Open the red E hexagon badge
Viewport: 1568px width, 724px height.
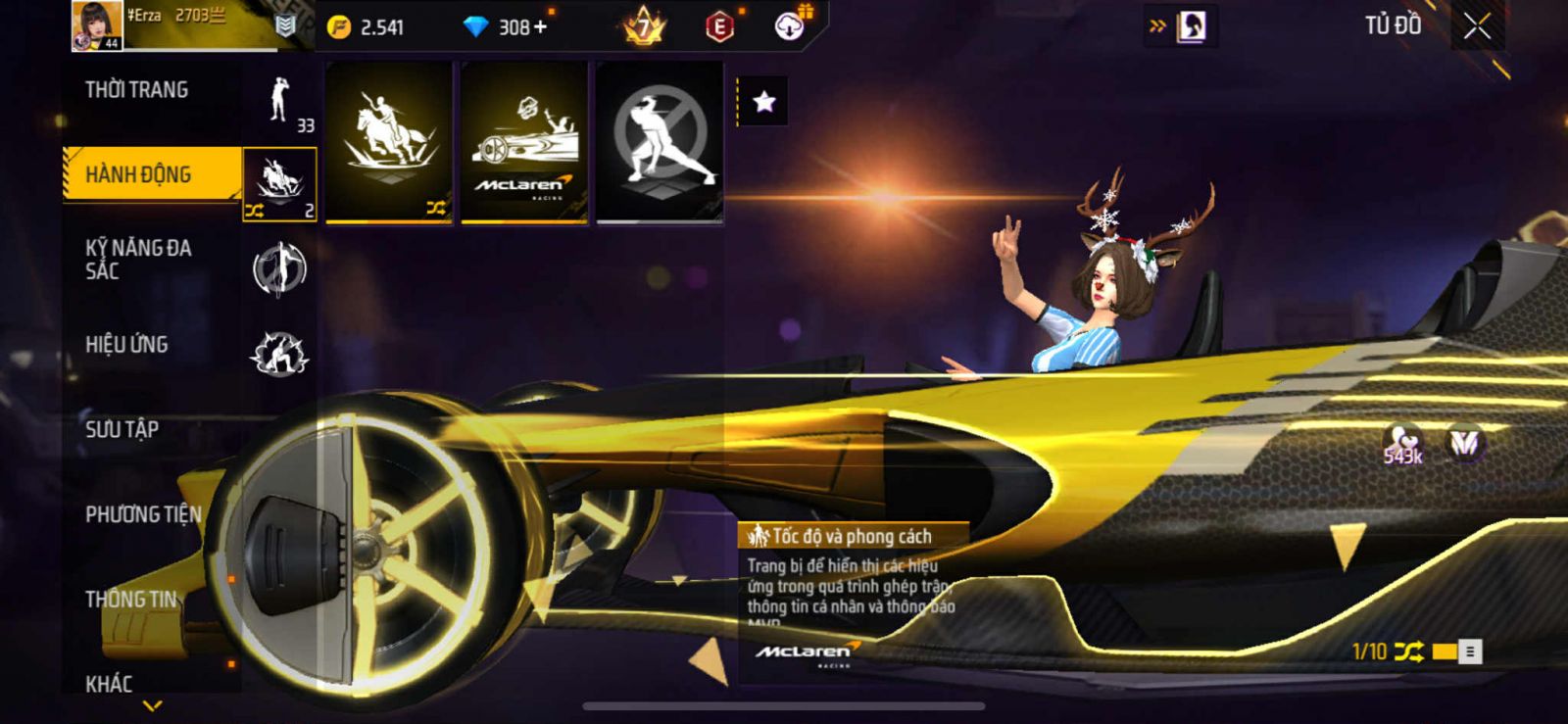pyautogui.click(x=719, y=27)
